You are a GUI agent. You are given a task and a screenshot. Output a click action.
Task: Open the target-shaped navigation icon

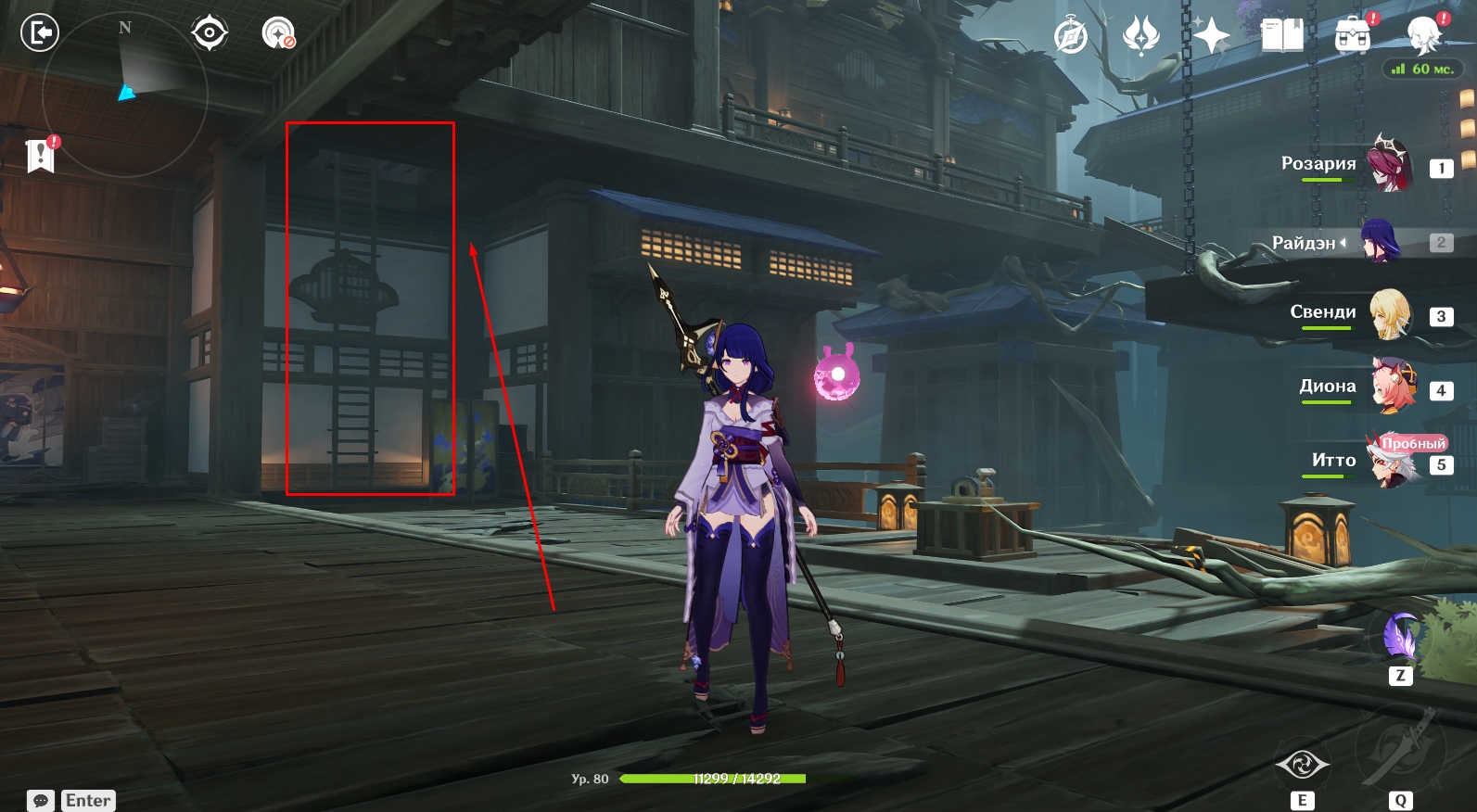(210, 33)
